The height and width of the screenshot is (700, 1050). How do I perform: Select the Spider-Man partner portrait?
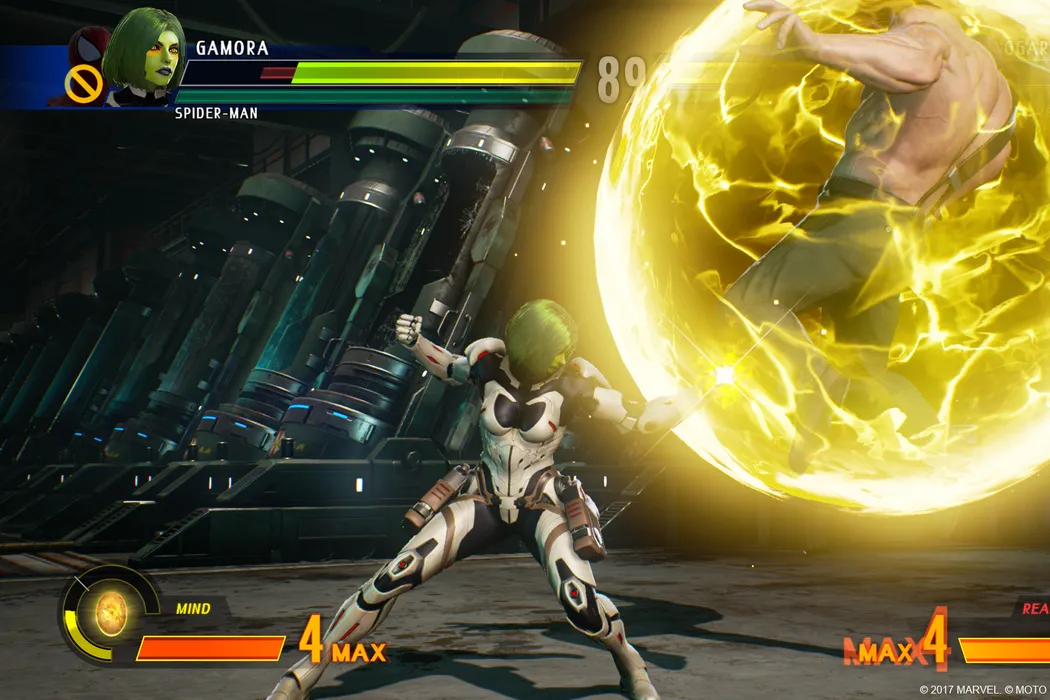click(88, 50)
